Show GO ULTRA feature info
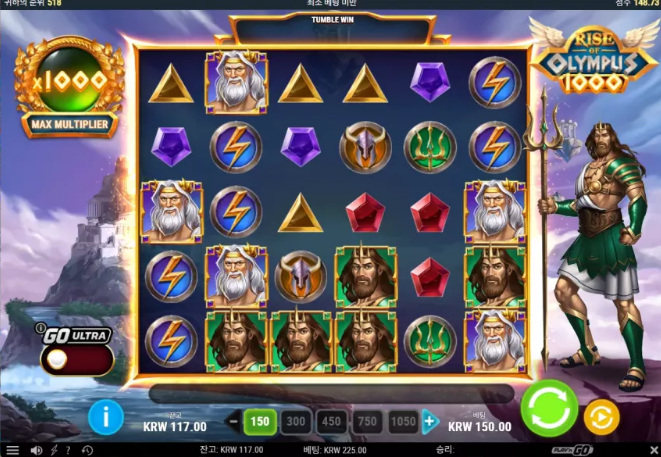This screenshot has width=661, height=457. (x=40, y=328)
